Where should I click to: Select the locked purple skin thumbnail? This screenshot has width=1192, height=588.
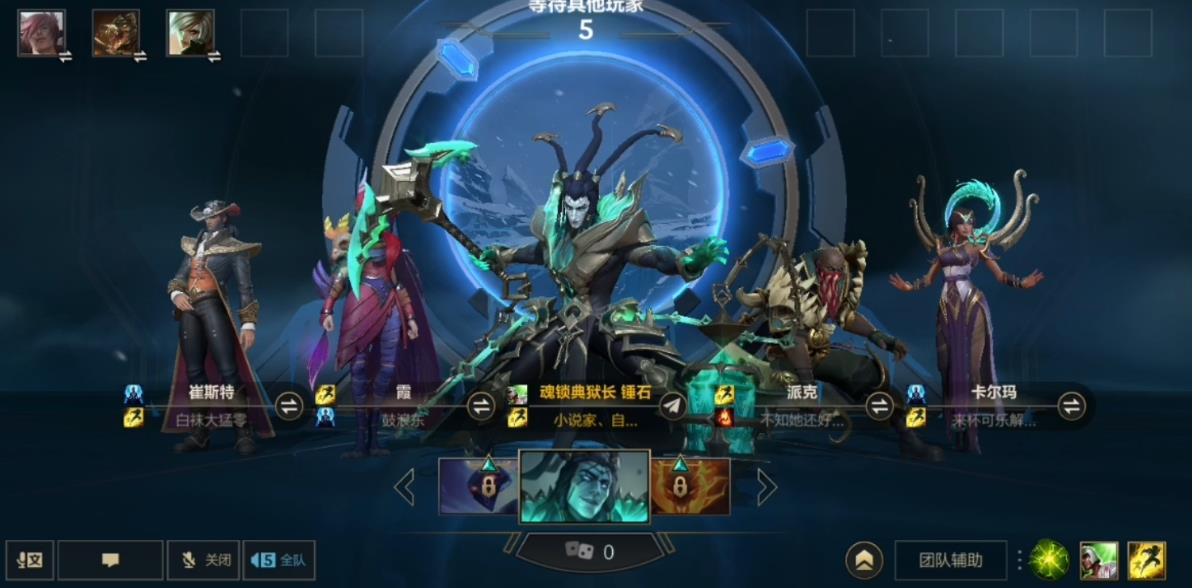click(478, 487)
